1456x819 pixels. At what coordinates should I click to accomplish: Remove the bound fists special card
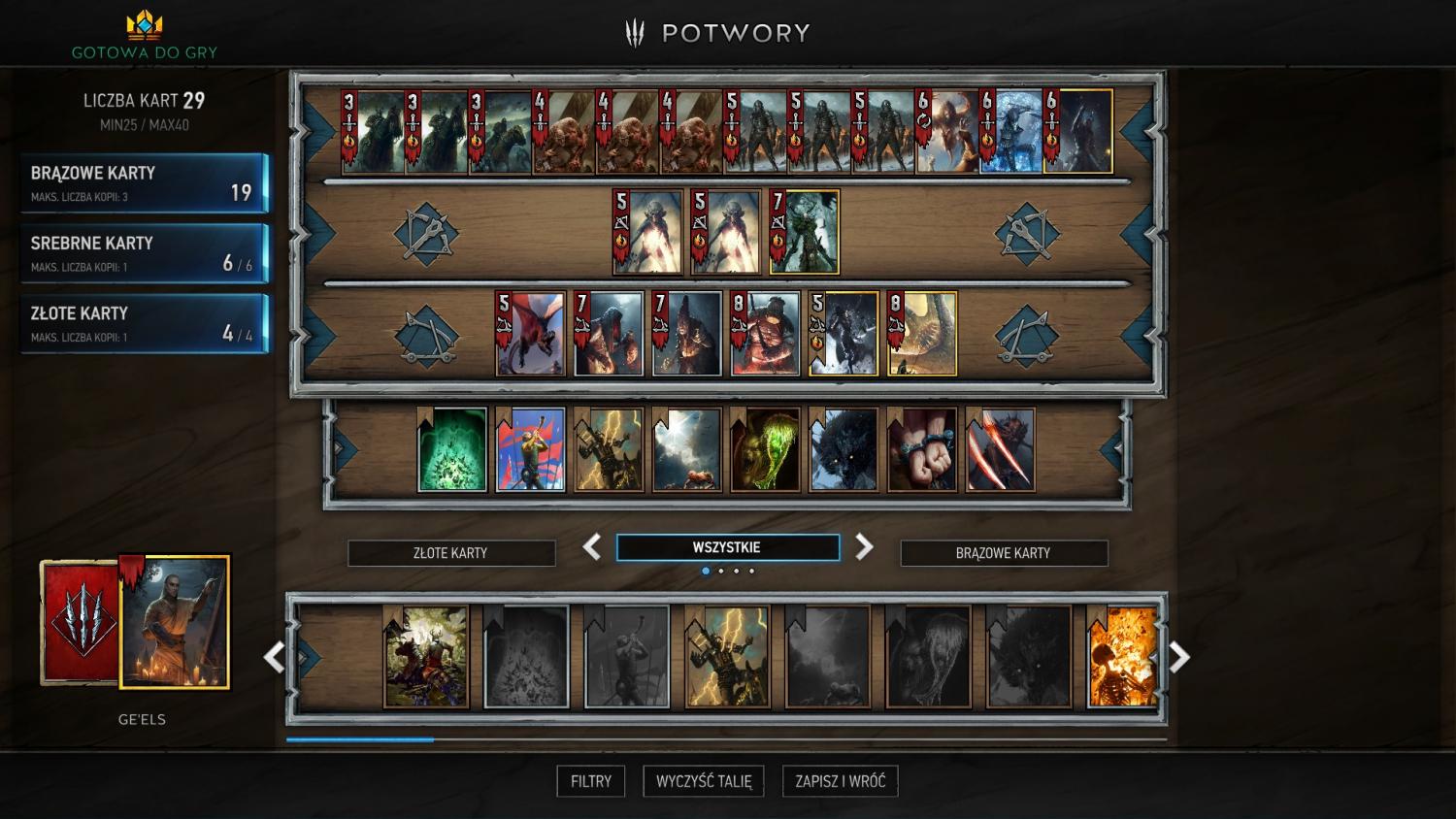pyautogui.click(x=922, y=450)
